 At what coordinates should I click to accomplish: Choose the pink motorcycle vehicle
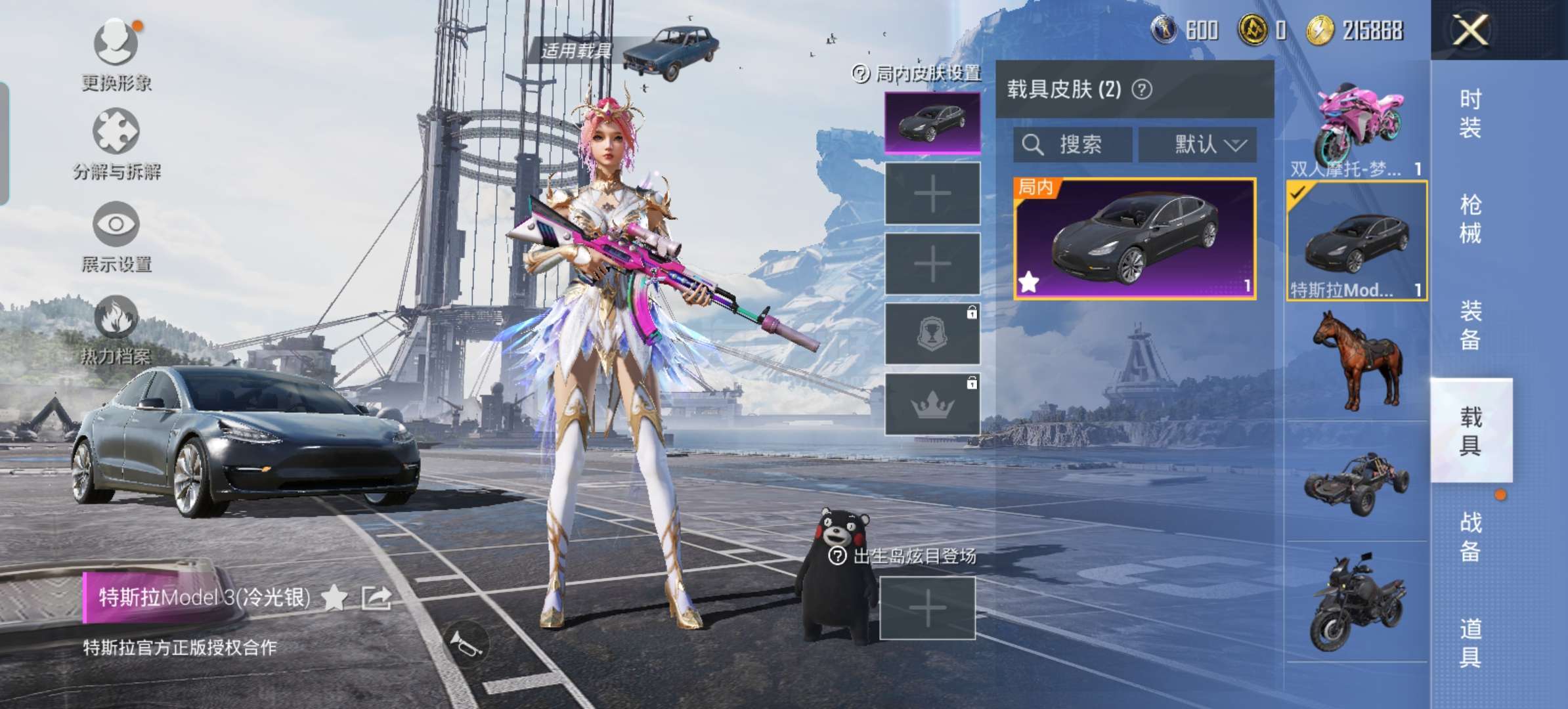(1357, 128)
